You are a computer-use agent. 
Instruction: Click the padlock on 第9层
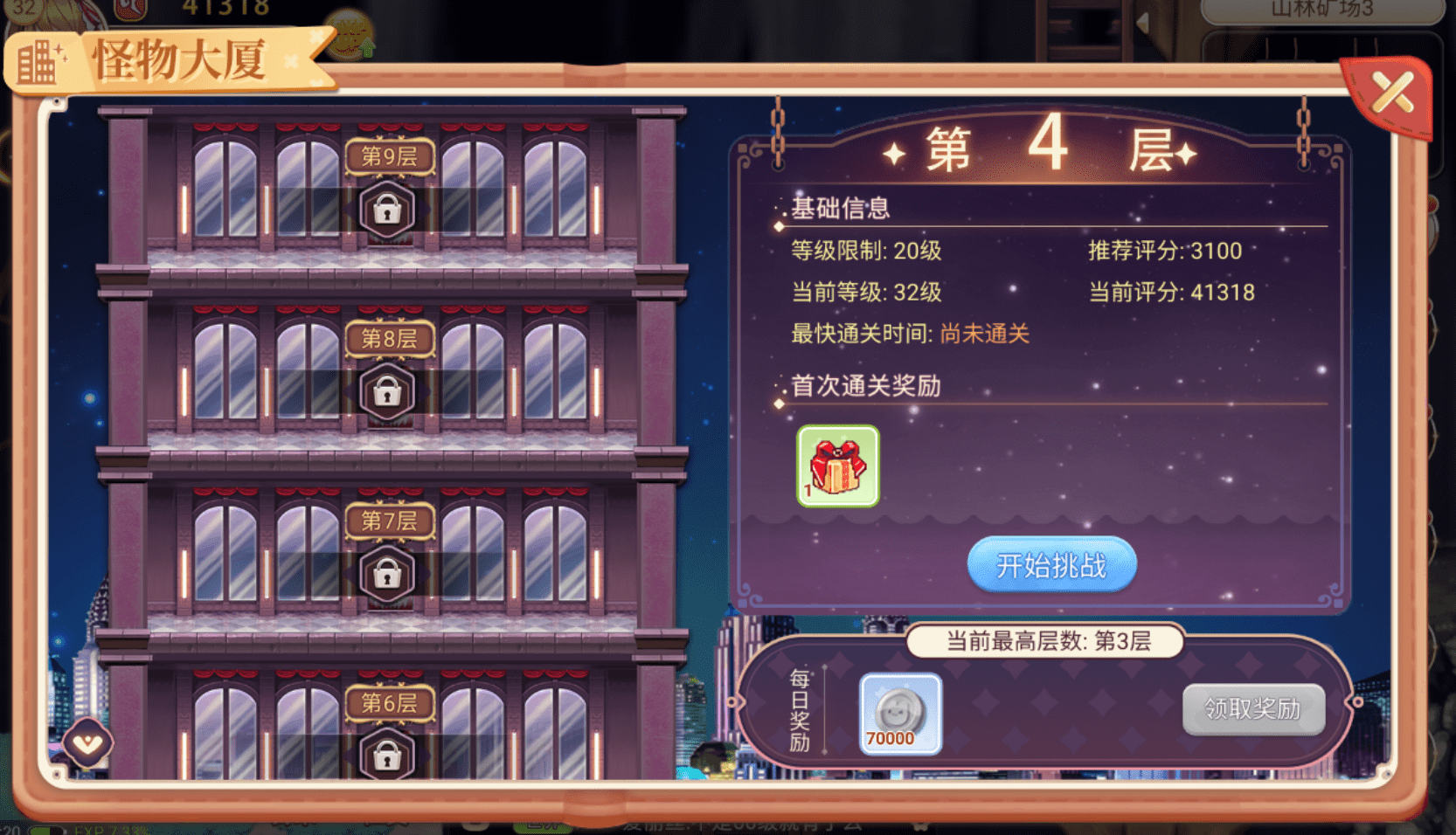pos(389,210)
